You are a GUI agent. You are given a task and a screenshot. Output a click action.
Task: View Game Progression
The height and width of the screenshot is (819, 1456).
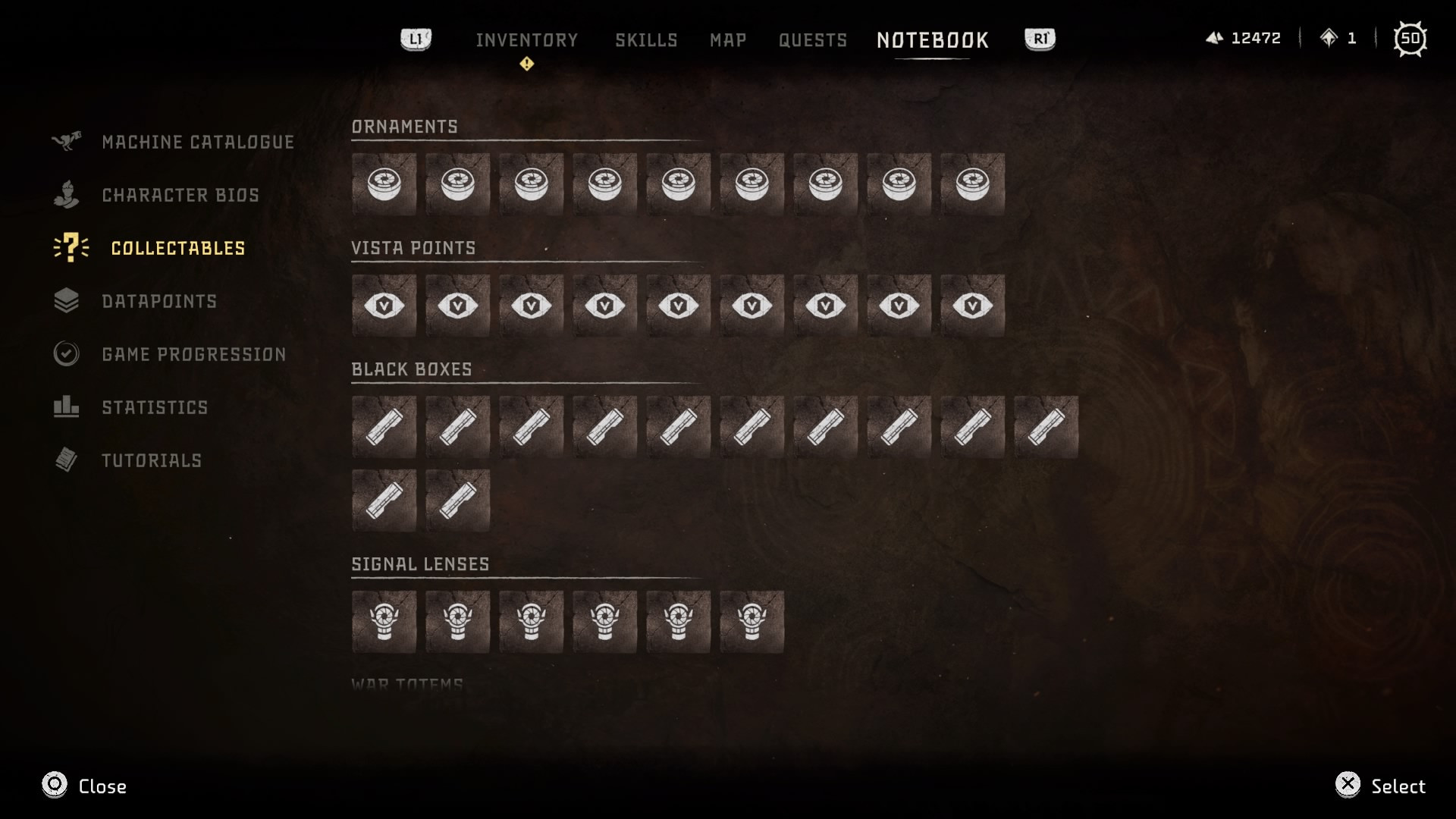[193, 354]
